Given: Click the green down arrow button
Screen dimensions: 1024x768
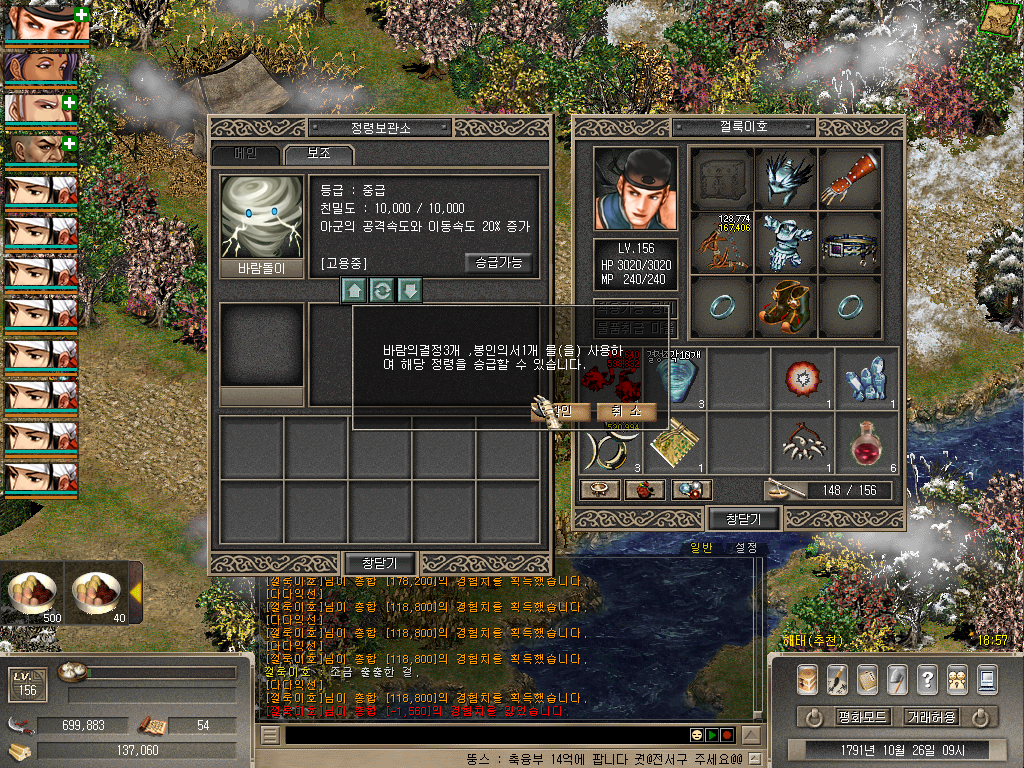Looking at the screenshot, I should click(x=410, y=290).
